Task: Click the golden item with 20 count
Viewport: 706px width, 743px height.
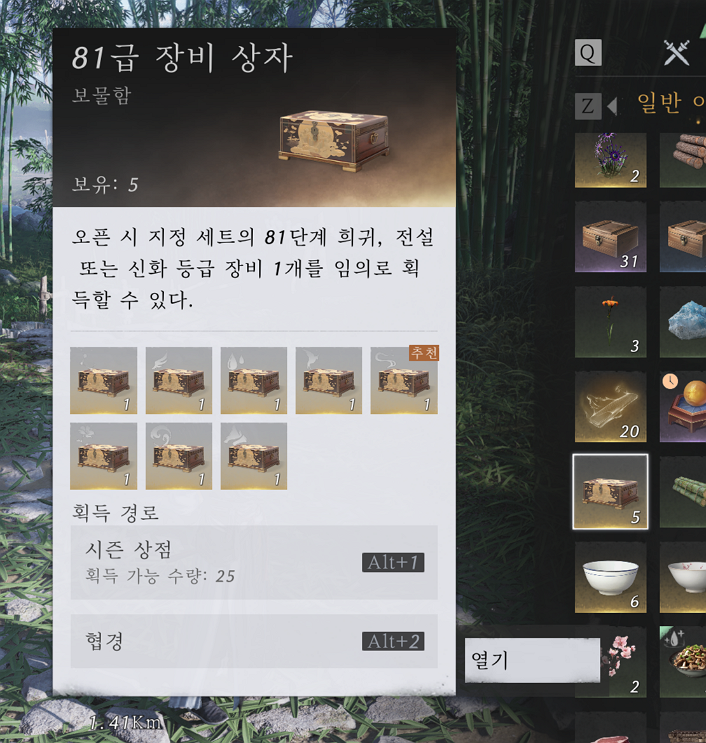Action: click(x=610, y=407)
